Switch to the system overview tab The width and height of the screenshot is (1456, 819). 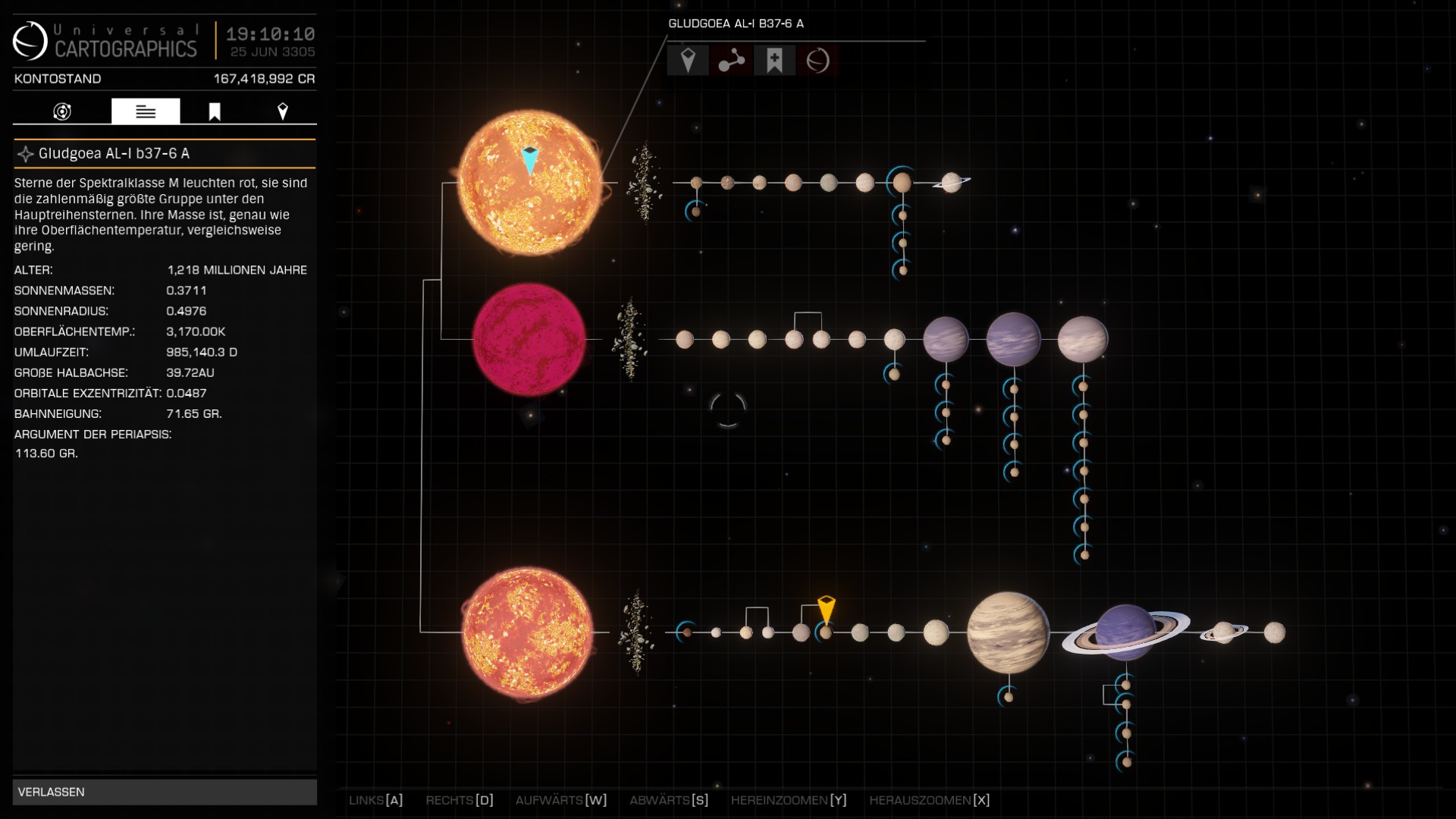[62, 112]
